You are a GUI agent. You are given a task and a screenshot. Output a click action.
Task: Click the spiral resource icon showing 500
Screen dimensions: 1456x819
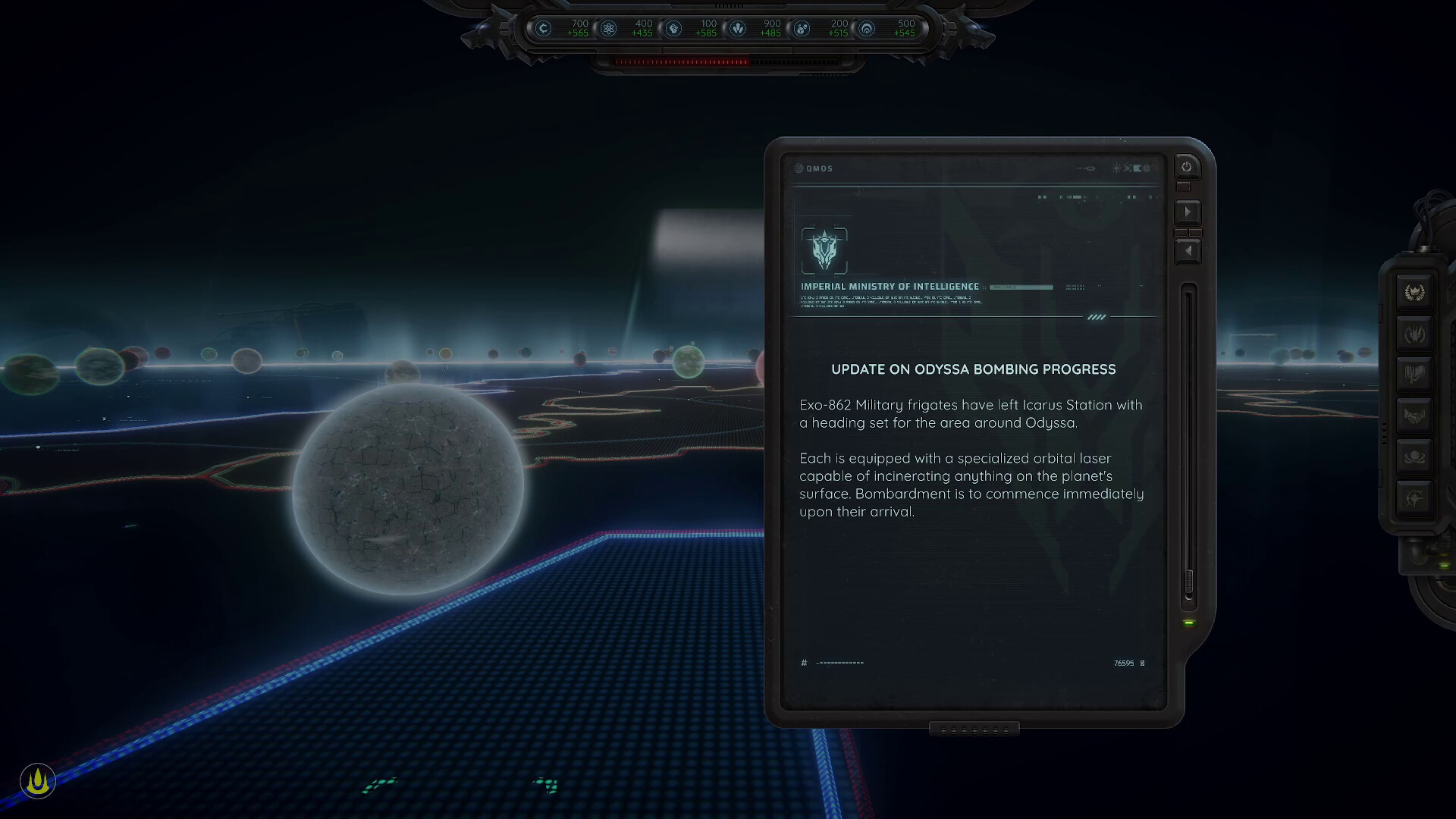click(867, 28)
